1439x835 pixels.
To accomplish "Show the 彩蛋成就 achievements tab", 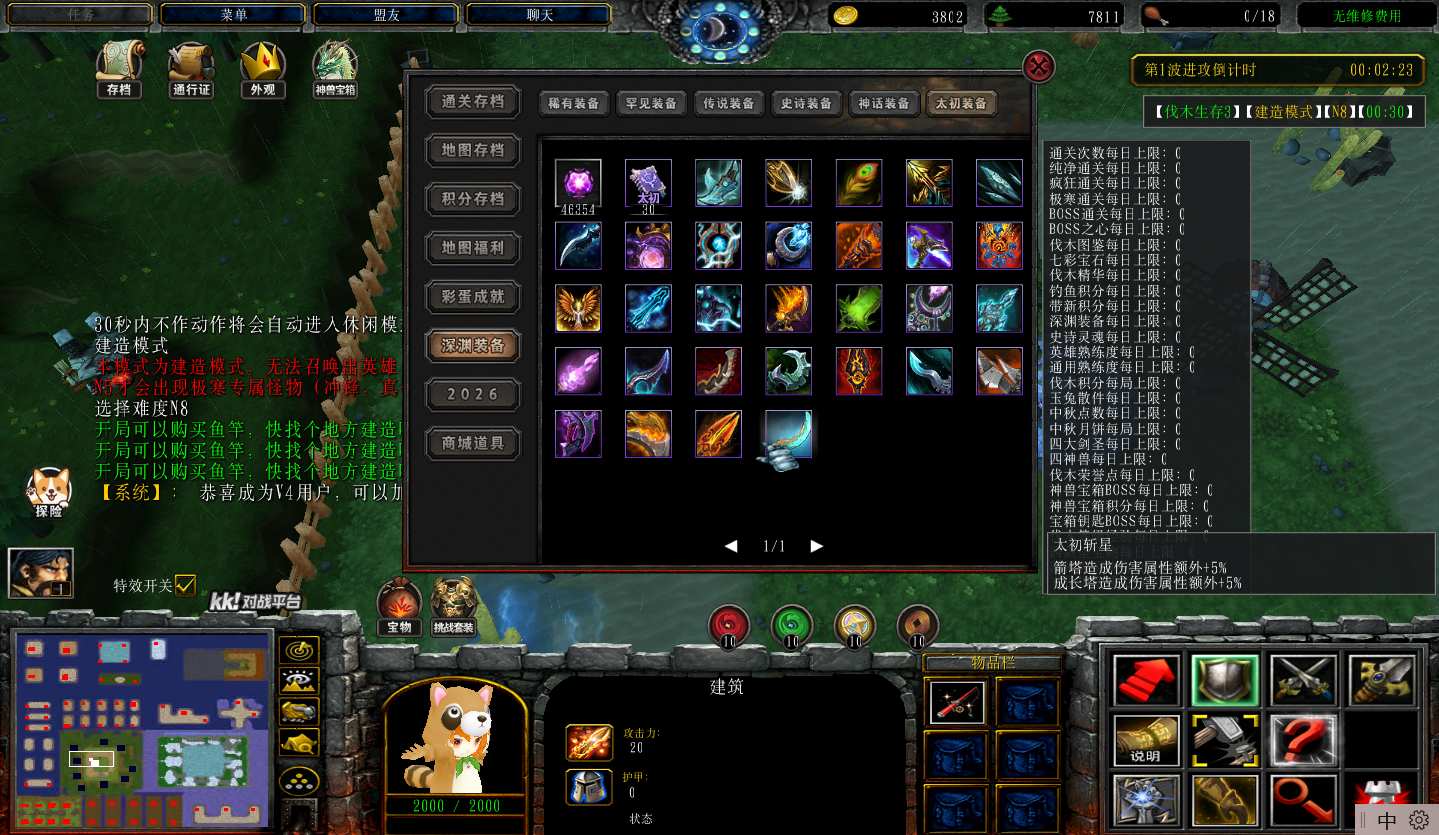I will 473,296.
